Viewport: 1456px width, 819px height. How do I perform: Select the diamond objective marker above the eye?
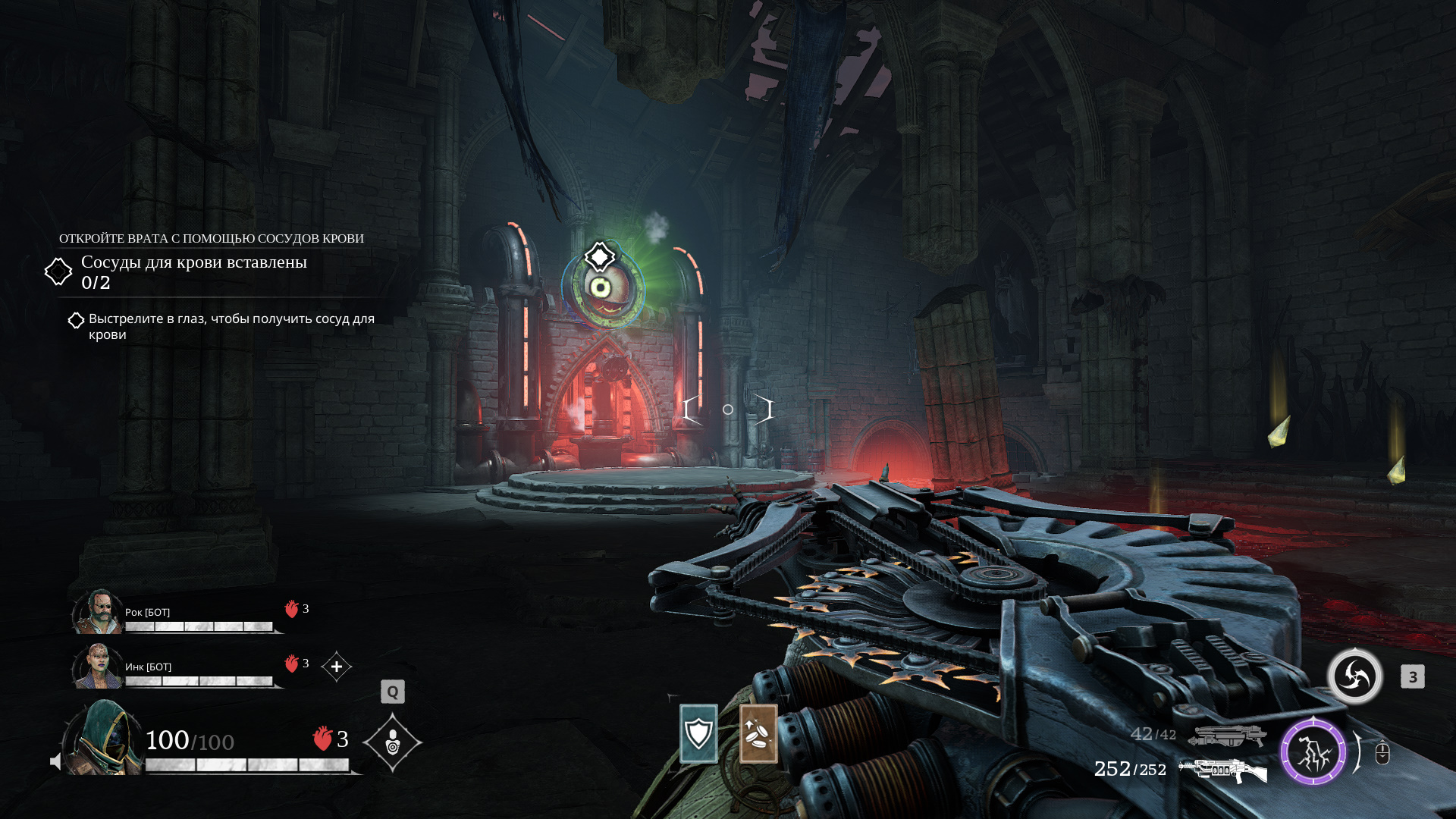(x=600, y=257)
